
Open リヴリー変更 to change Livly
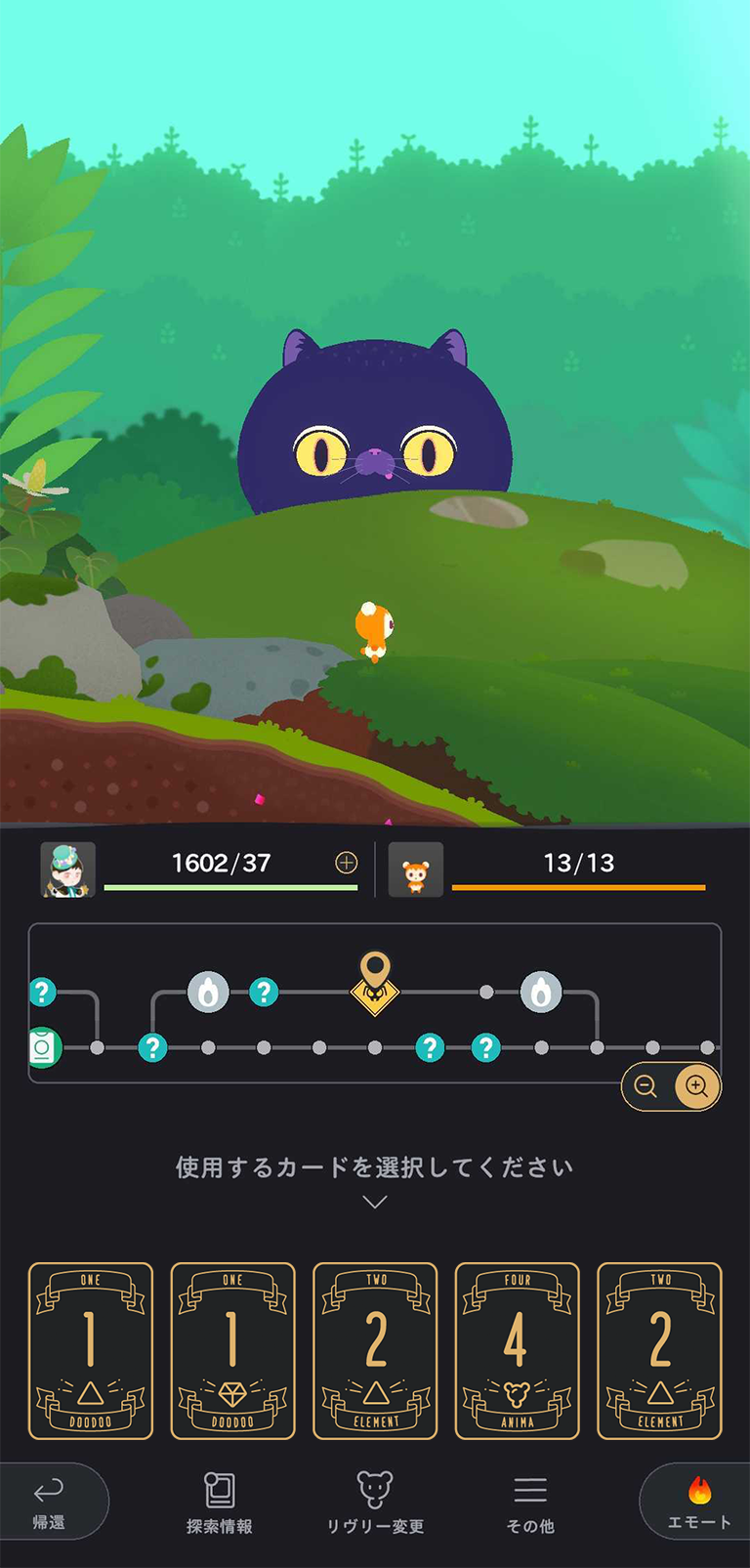click(375, 1503)
